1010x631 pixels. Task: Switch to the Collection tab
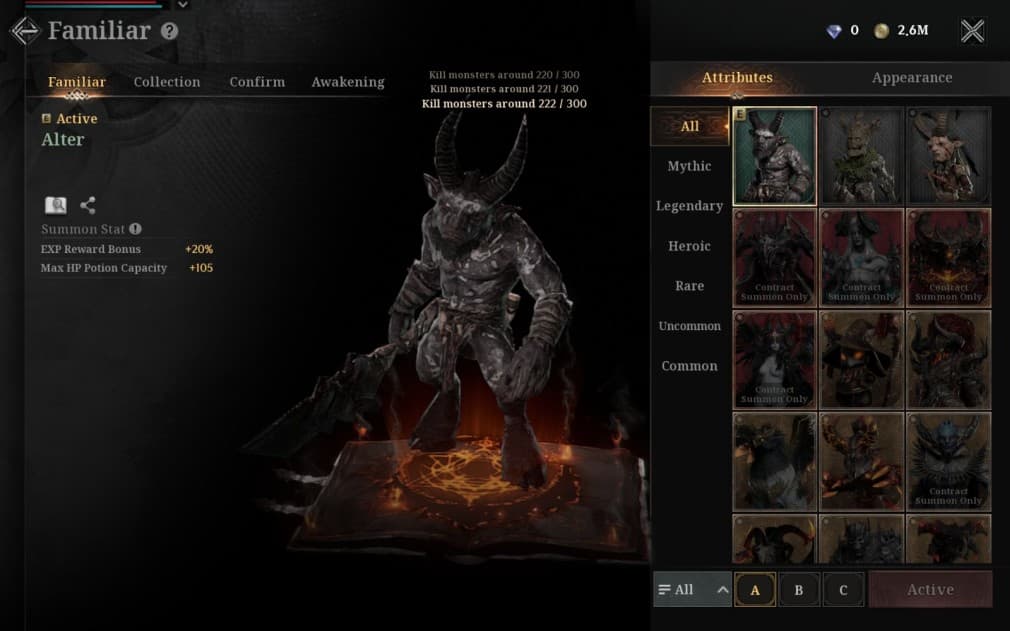click(167, 82)
